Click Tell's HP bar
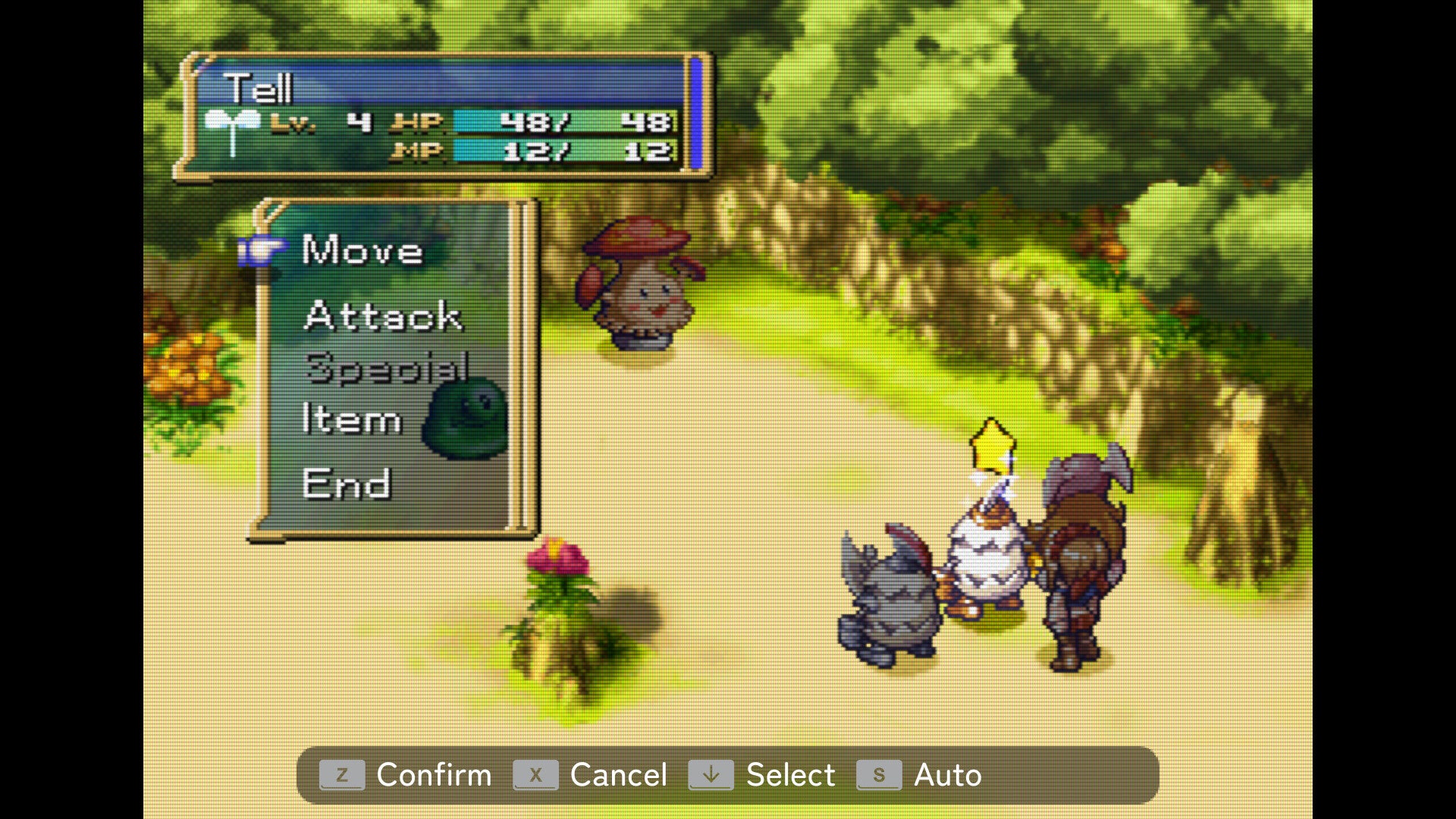 coord(561,121)
